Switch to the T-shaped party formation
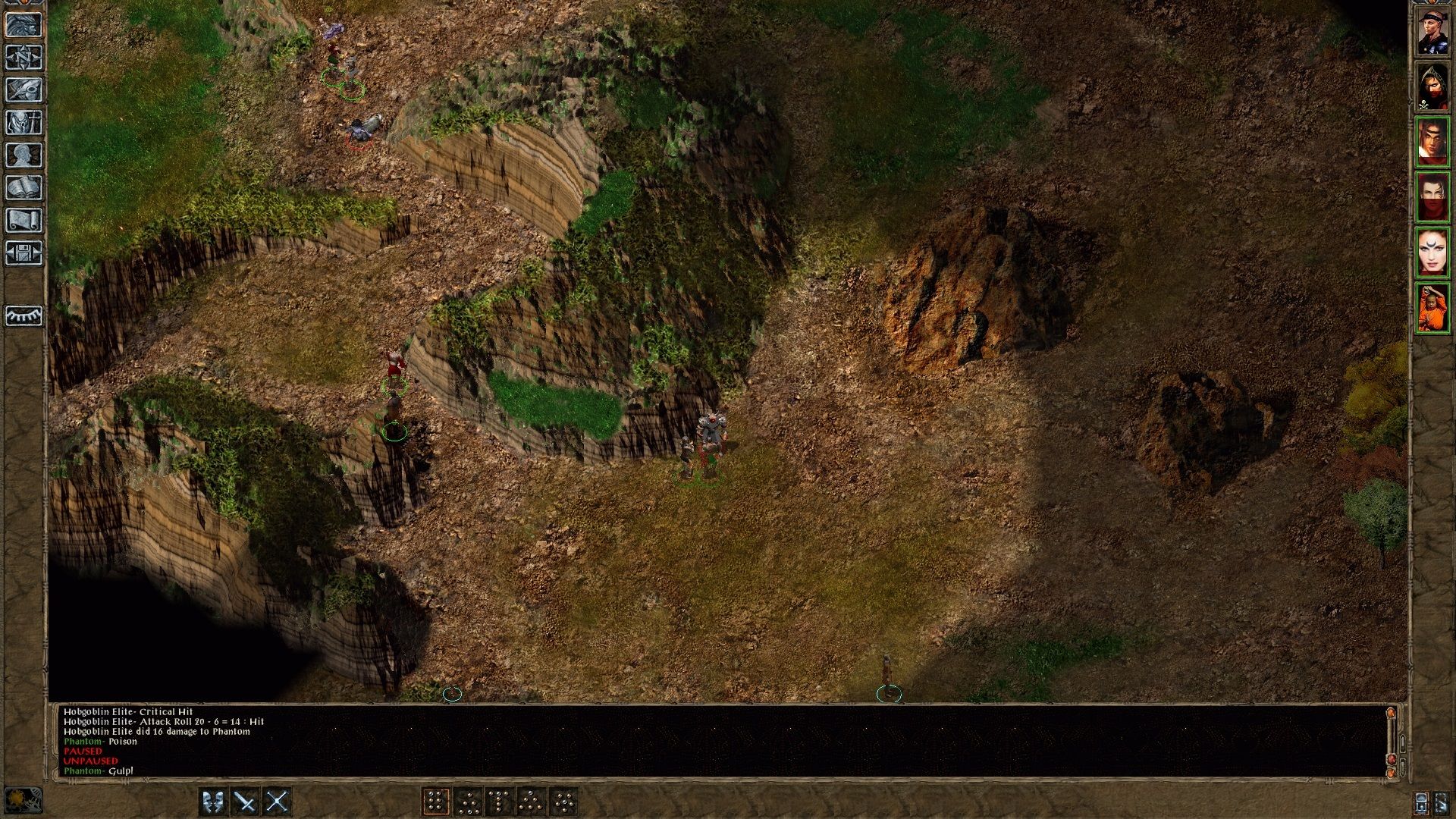Image resolution: width=1456 pixels, height=819 pixels. (497, 801)
